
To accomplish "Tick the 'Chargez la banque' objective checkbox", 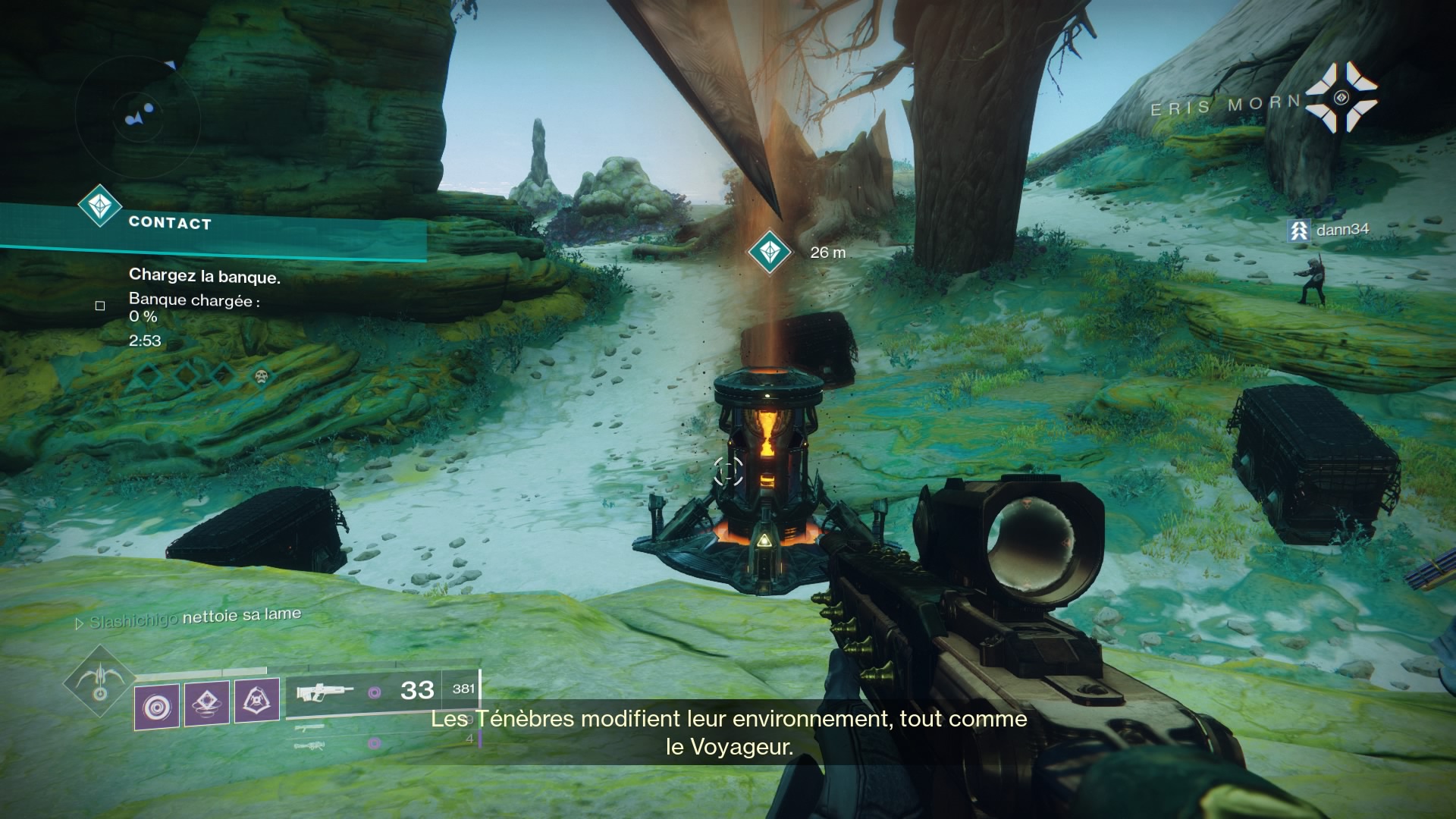I will click(100, 306).
